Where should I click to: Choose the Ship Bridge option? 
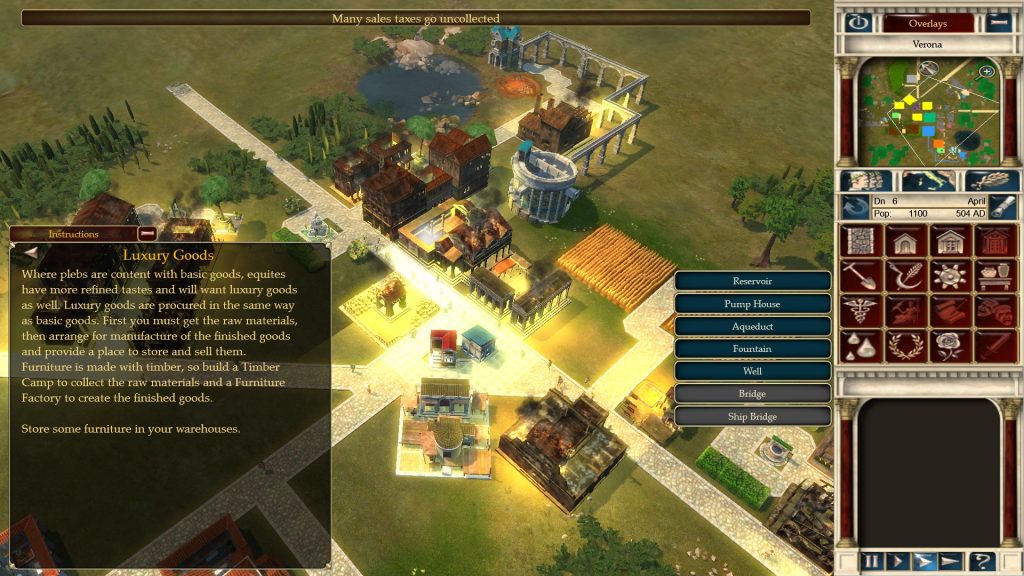(752, 416)
